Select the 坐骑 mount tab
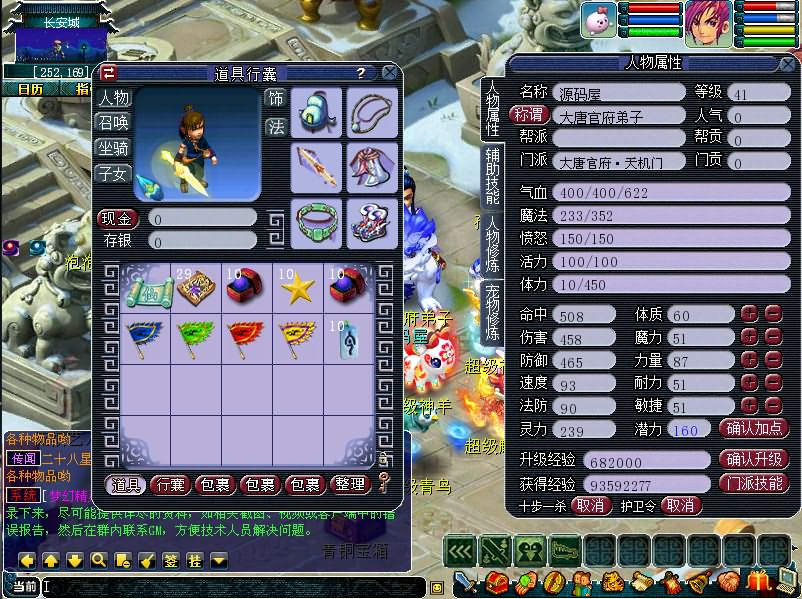The image size is (802, 599). 113,147
